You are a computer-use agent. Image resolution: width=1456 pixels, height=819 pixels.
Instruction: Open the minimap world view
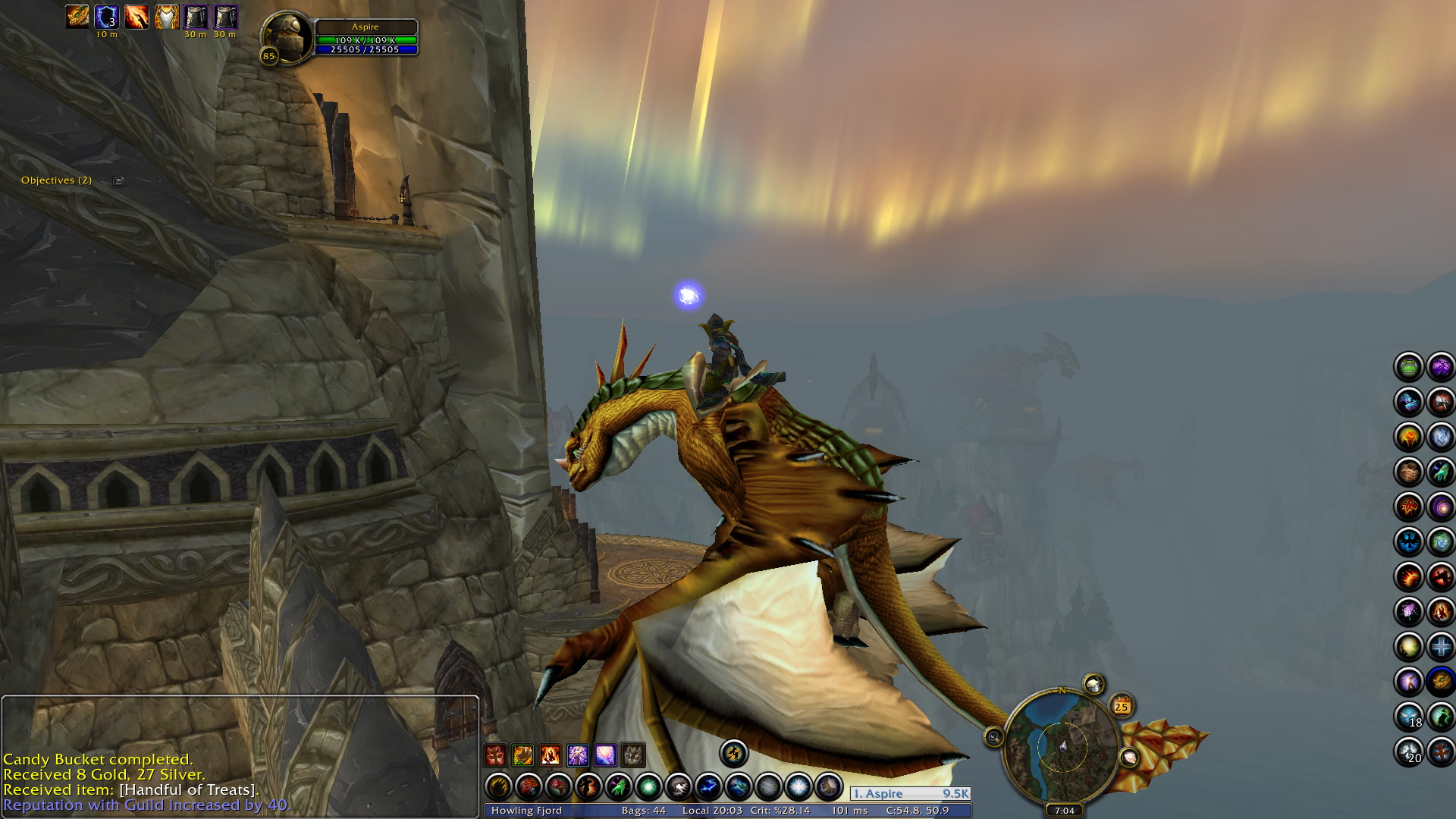click(x=1062, y=745)
